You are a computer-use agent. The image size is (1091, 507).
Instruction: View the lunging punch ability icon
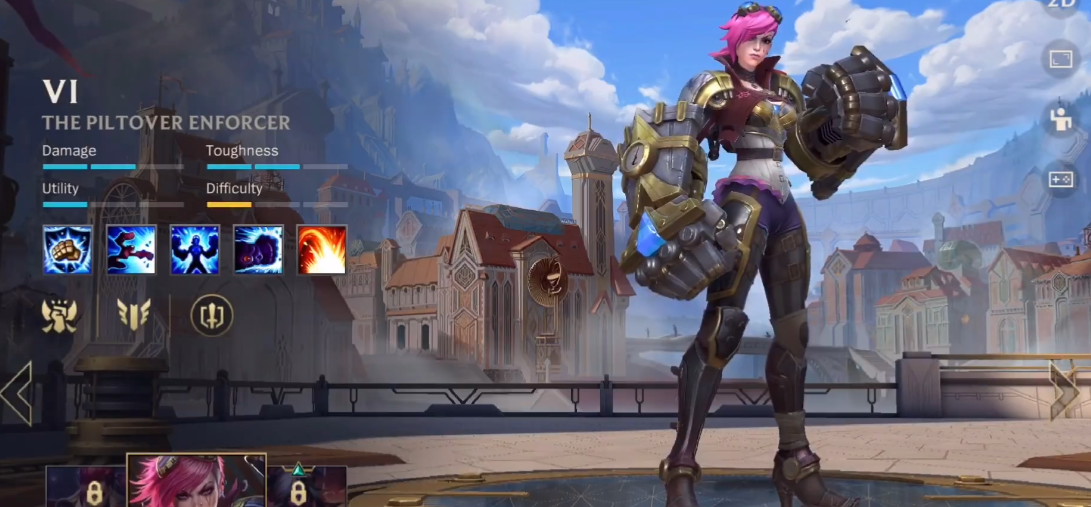coord(131,249)
